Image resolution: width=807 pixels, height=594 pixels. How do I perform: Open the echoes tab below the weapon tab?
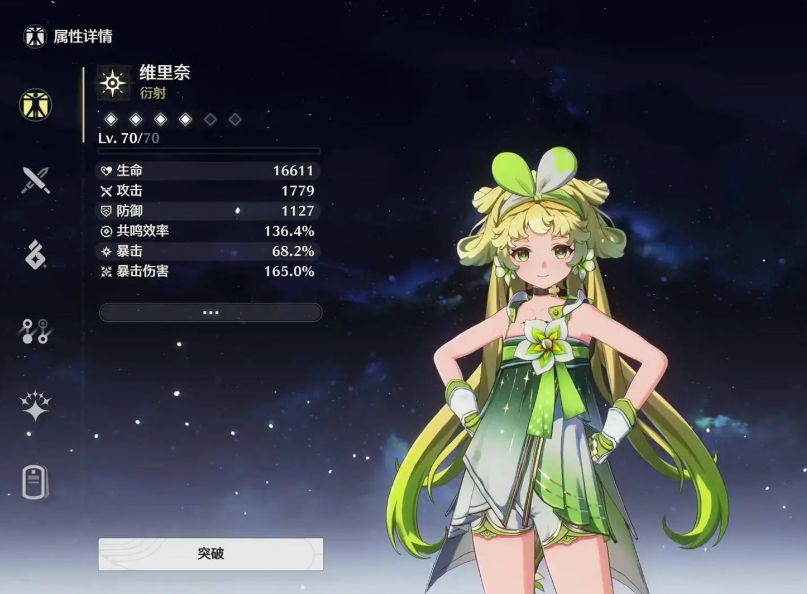point(36,255)
